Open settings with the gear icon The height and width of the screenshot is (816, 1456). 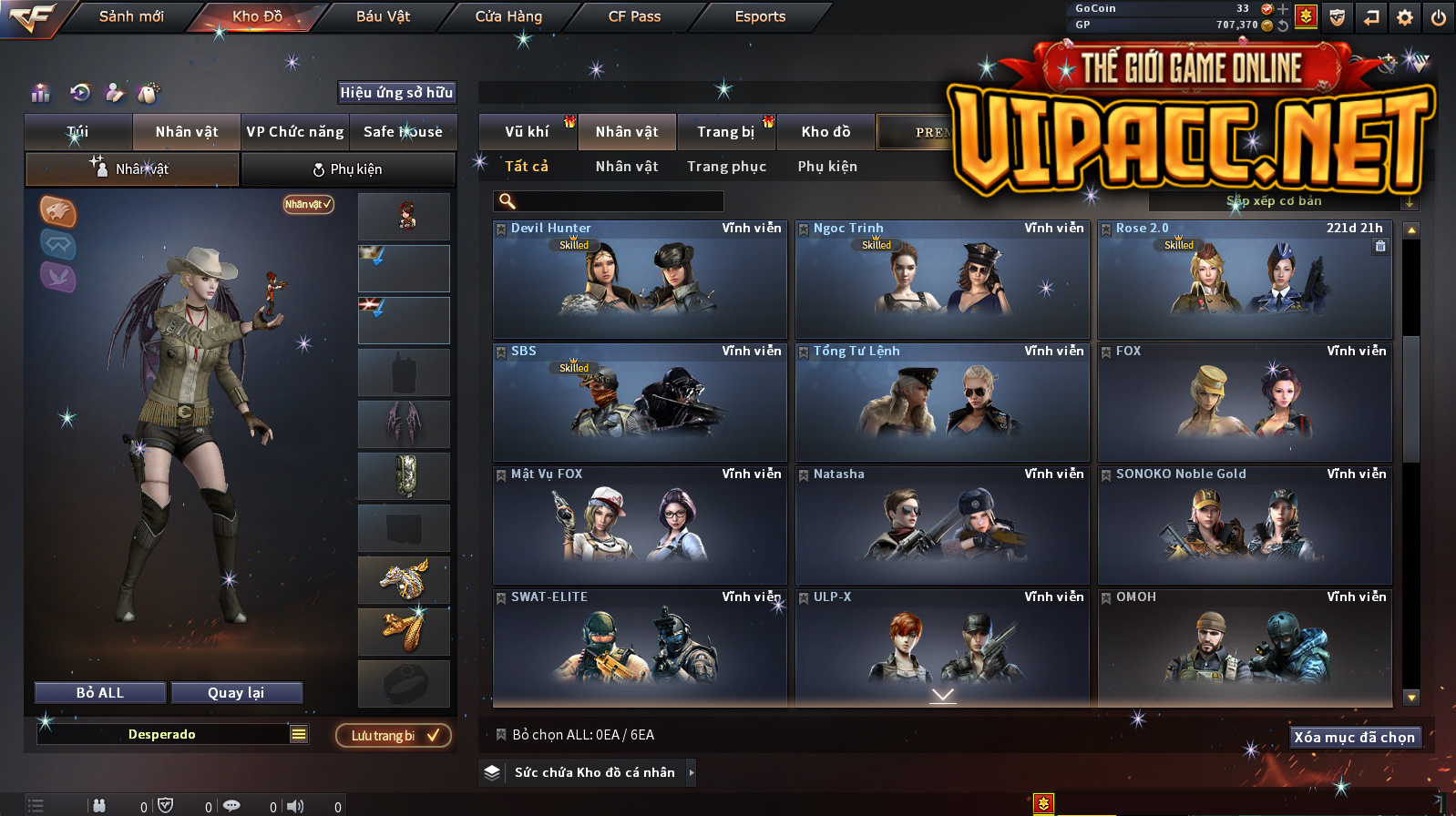coord(1405,17)
